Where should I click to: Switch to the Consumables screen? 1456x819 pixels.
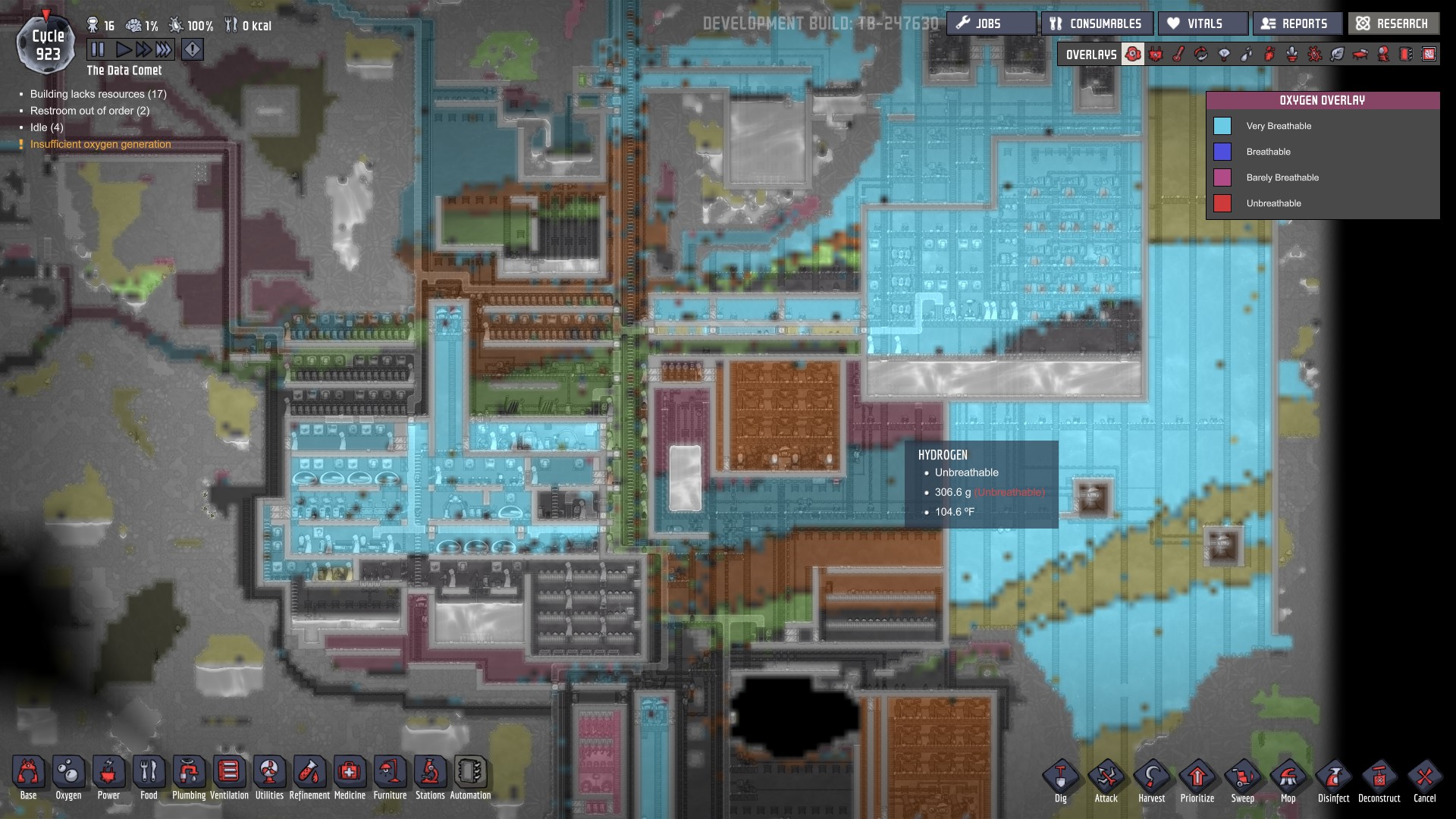pos(1097,24)
